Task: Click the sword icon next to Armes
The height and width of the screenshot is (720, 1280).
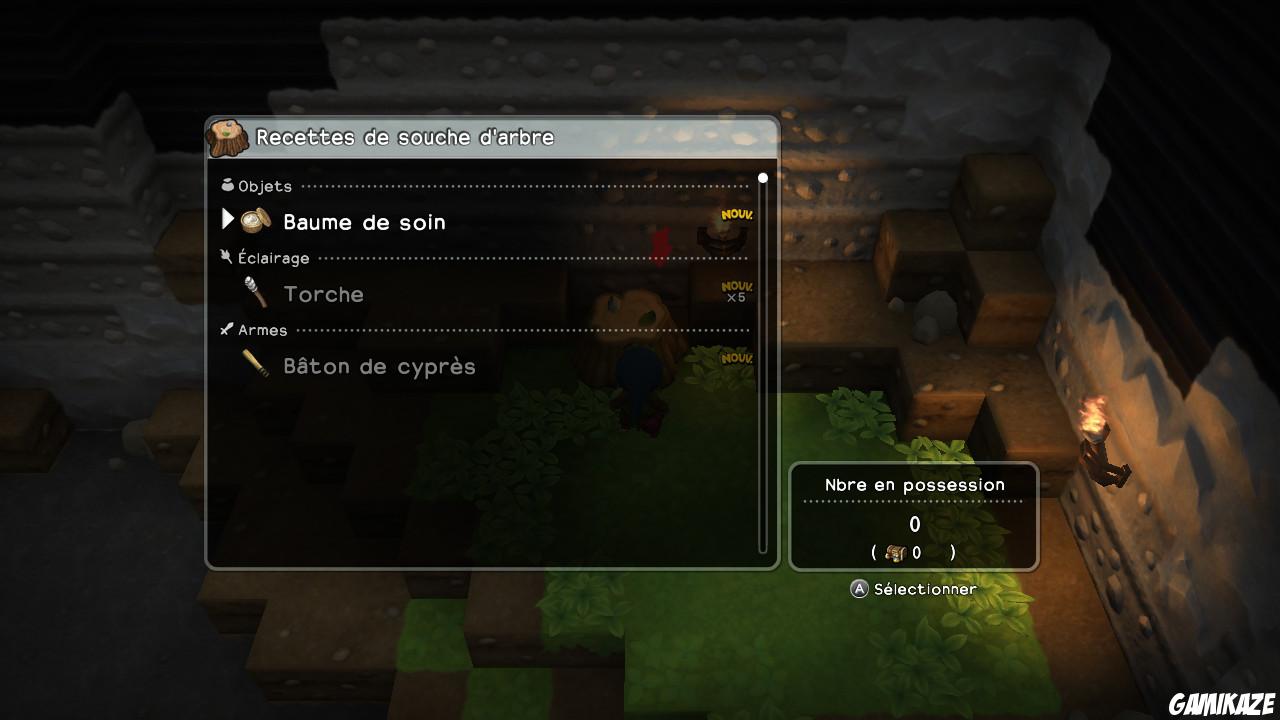Action: tap(227, 329)
